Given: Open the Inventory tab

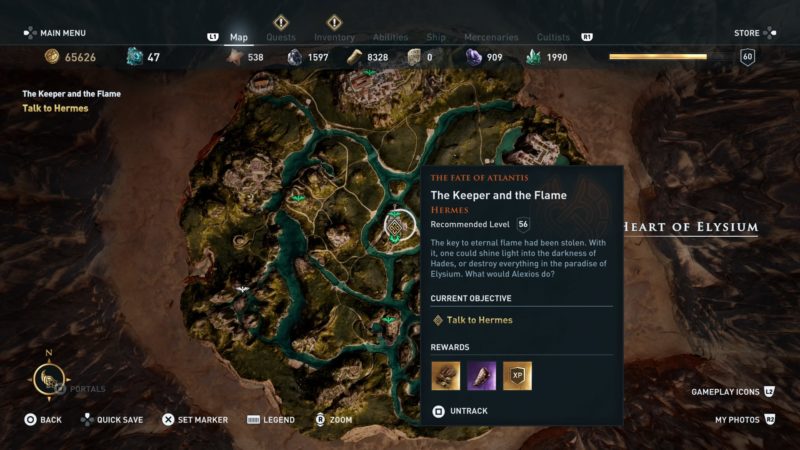Looking at the screenshot, I should click(335, 38).
